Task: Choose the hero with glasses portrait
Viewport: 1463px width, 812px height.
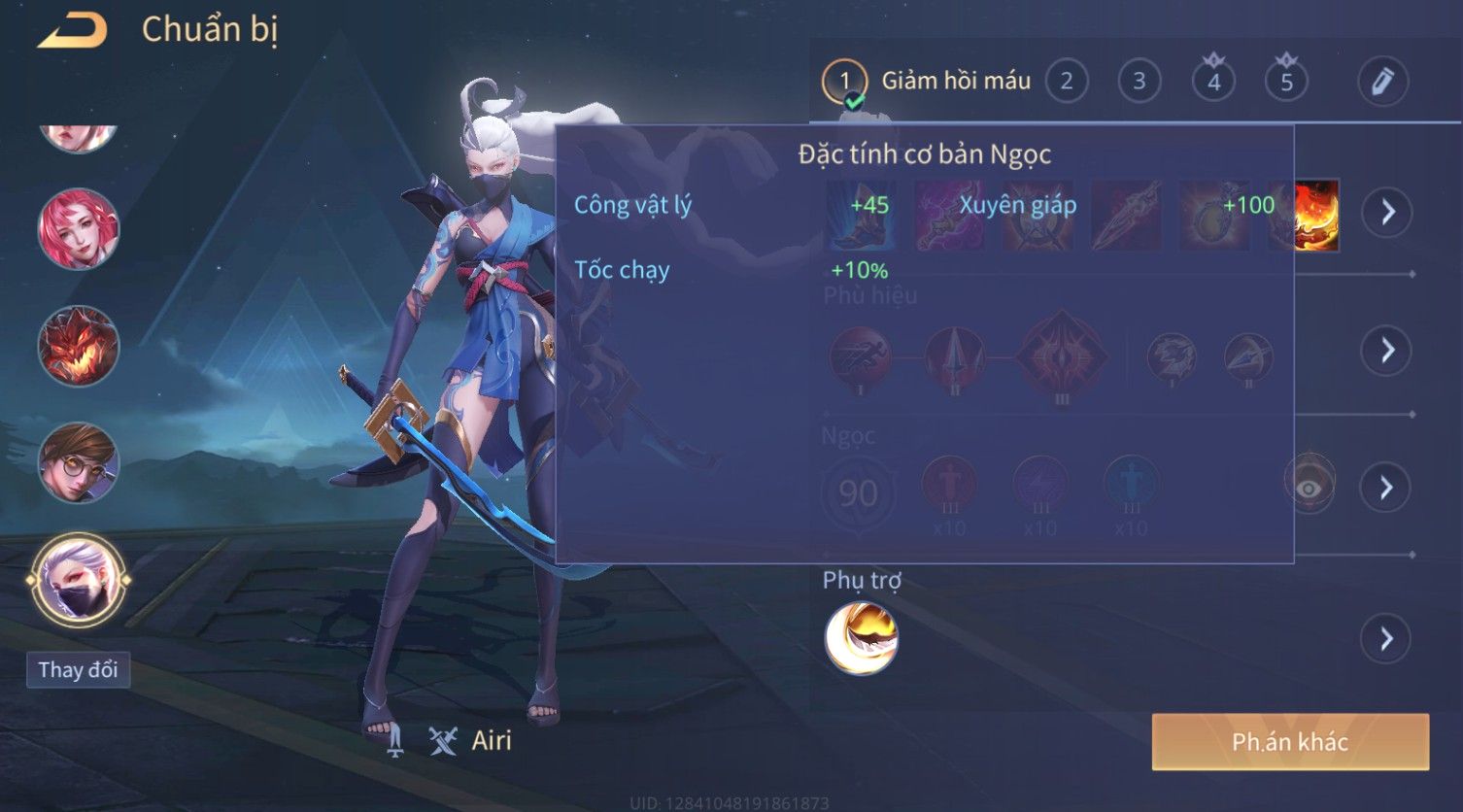Action: pyautogui.click(x=78, y=462)
